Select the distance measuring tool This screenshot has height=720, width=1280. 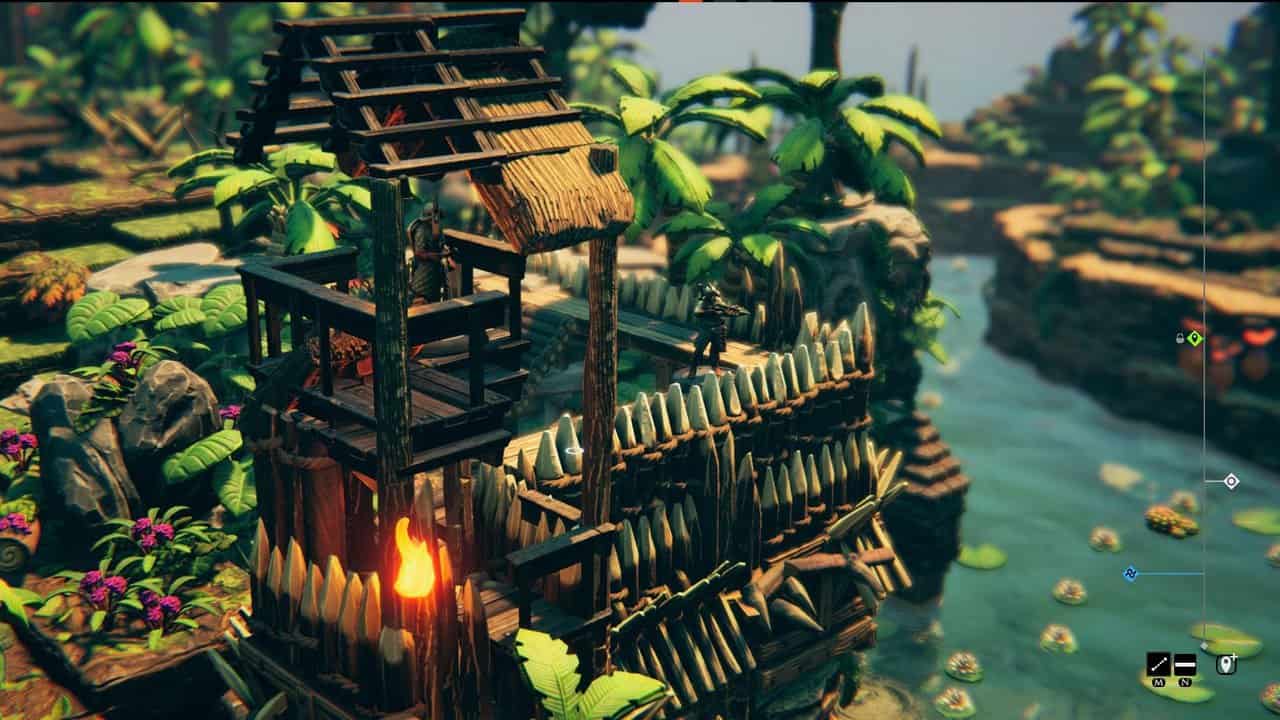point(1158,665)
